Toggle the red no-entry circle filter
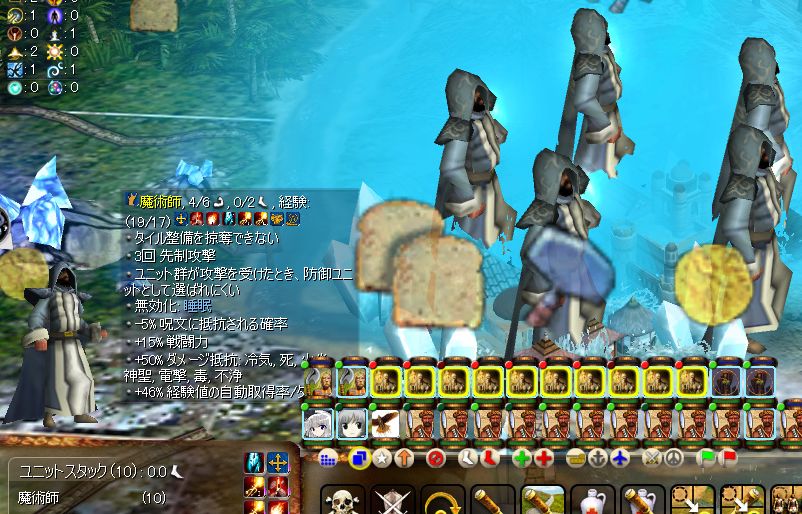Viewport: 802px width, 514px height. [435, 459]
